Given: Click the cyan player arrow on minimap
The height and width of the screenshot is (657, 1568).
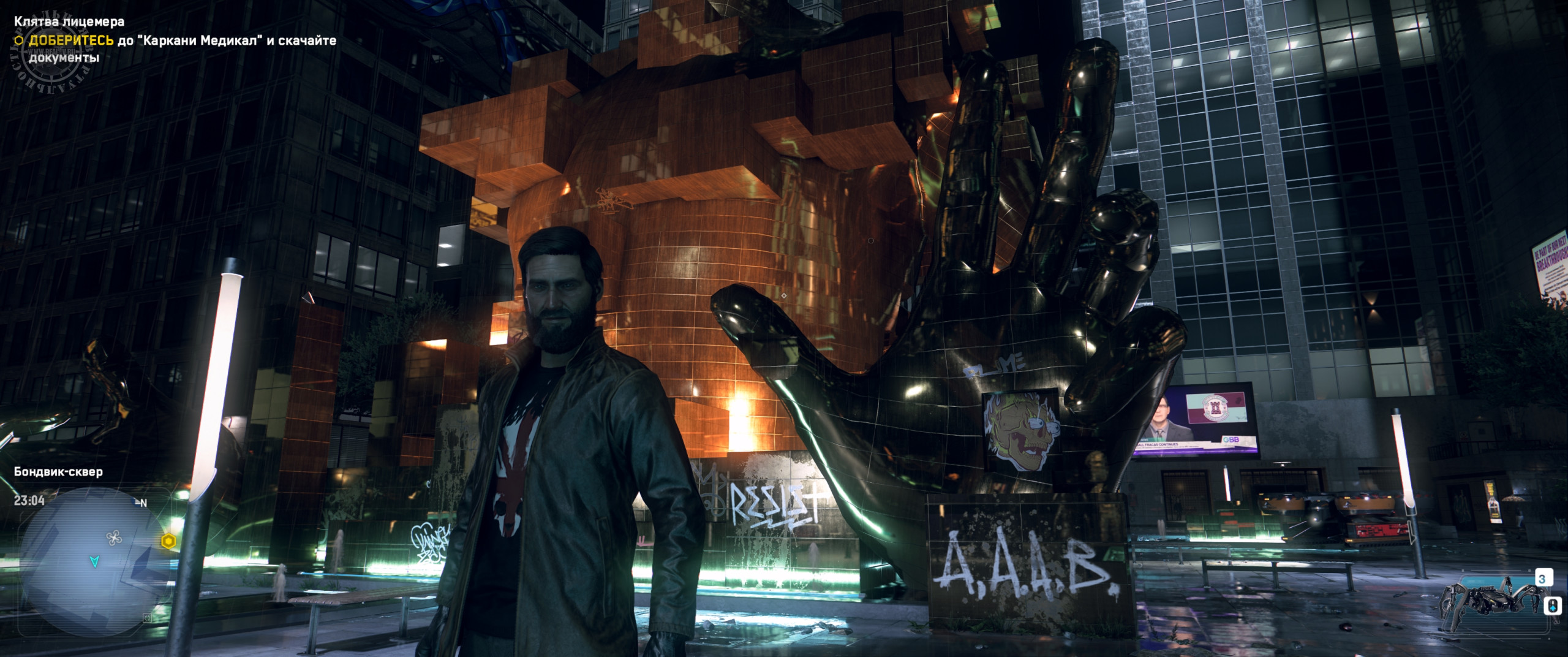Looking at the screenshot, I should tap(94, 561).
